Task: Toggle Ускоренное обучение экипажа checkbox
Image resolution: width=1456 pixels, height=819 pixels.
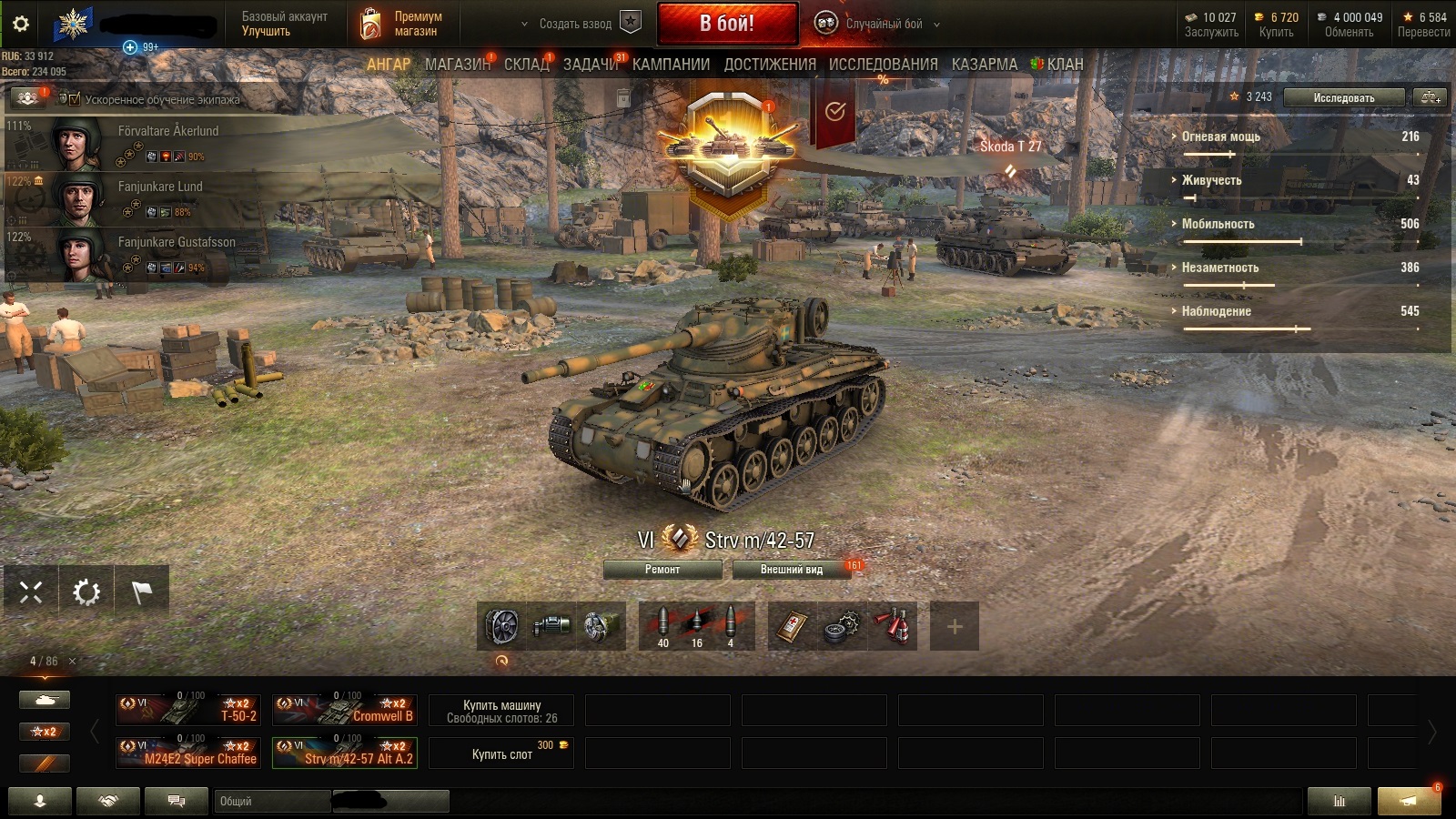Action: click(75, 98)
